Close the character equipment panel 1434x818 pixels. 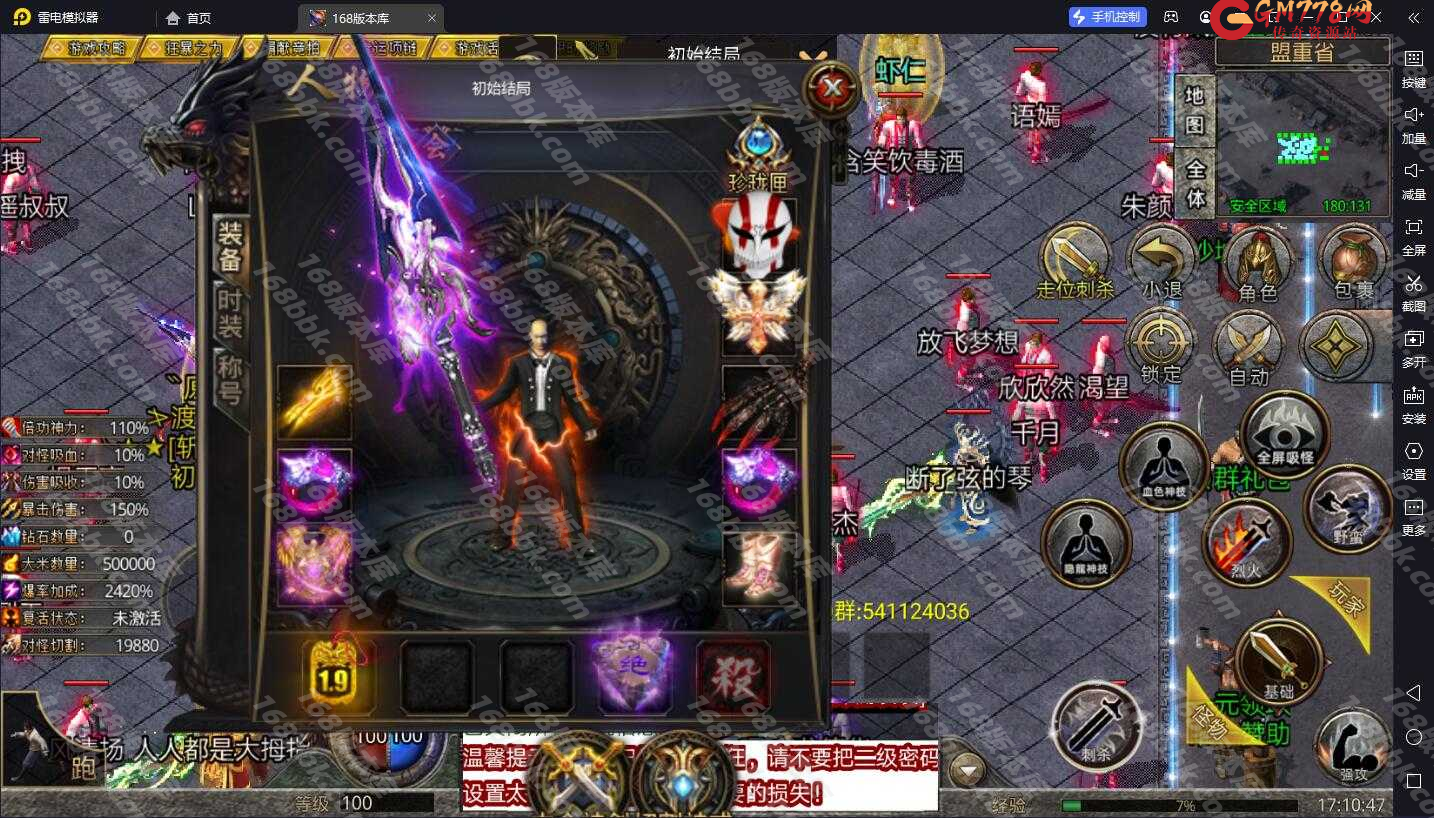point(832,90)
